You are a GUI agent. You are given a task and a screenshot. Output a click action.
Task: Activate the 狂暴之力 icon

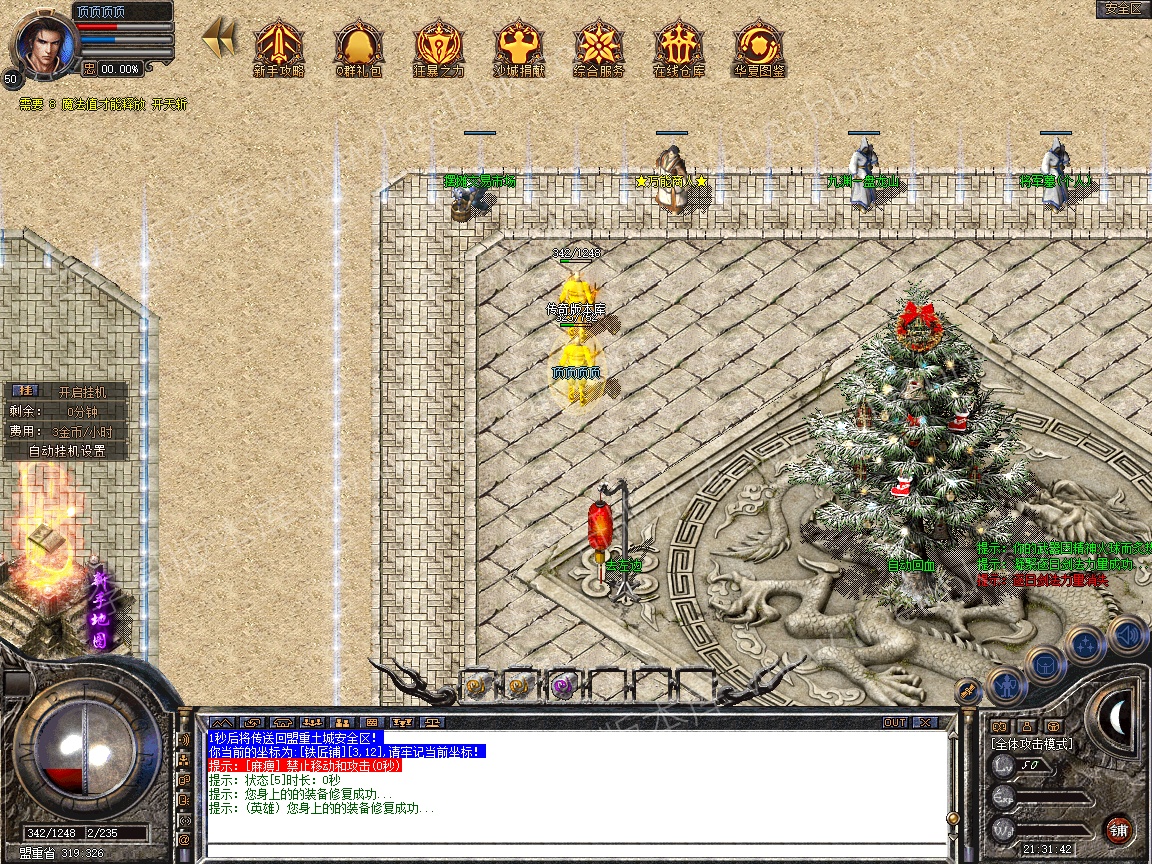tap(438, 47)
